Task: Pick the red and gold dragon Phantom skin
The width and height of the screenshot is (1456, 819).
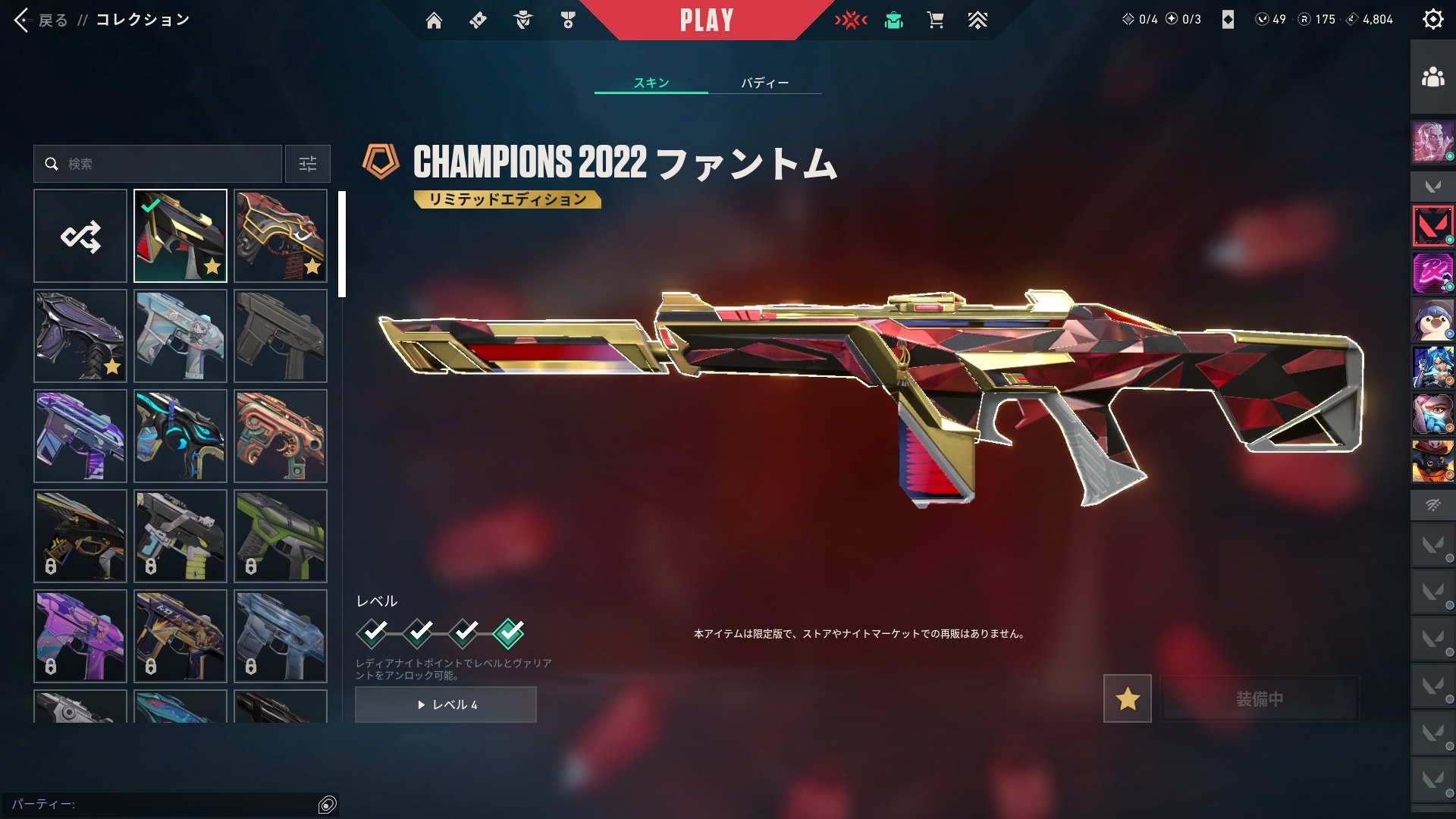Action: coord(281,237)
